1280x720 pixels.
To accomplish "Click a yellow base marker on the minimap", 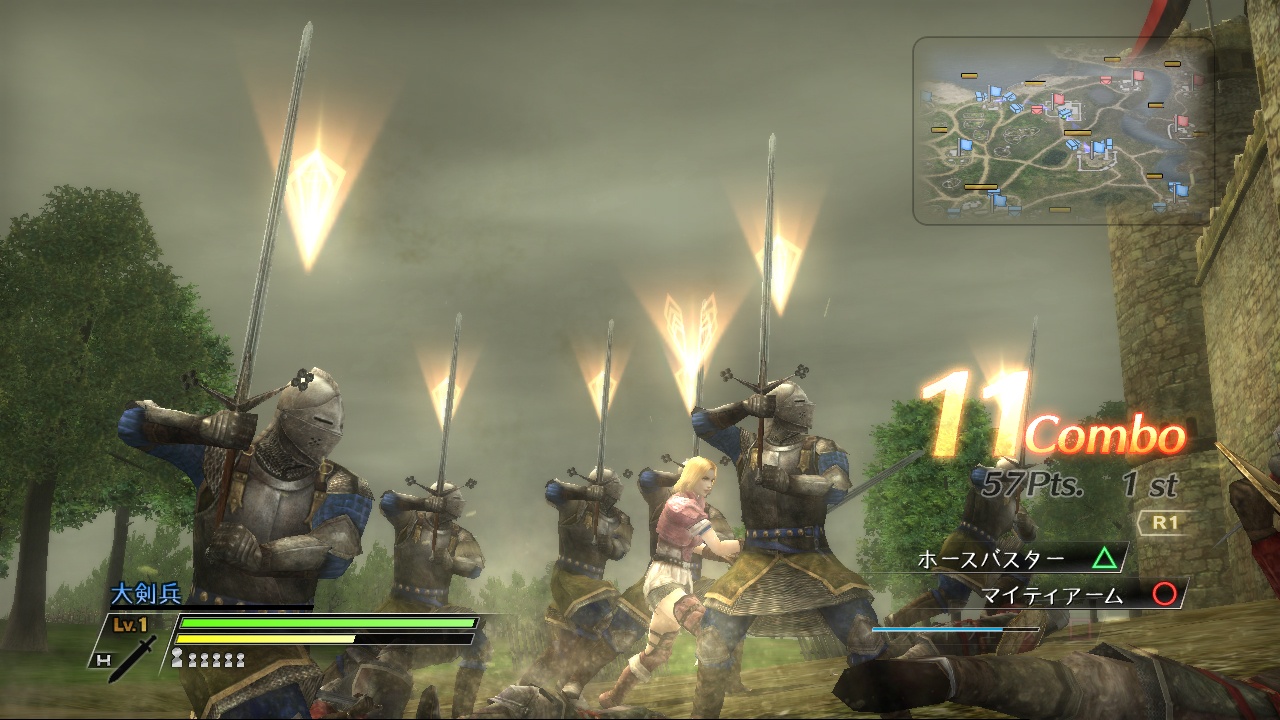I will (1077, 132).
